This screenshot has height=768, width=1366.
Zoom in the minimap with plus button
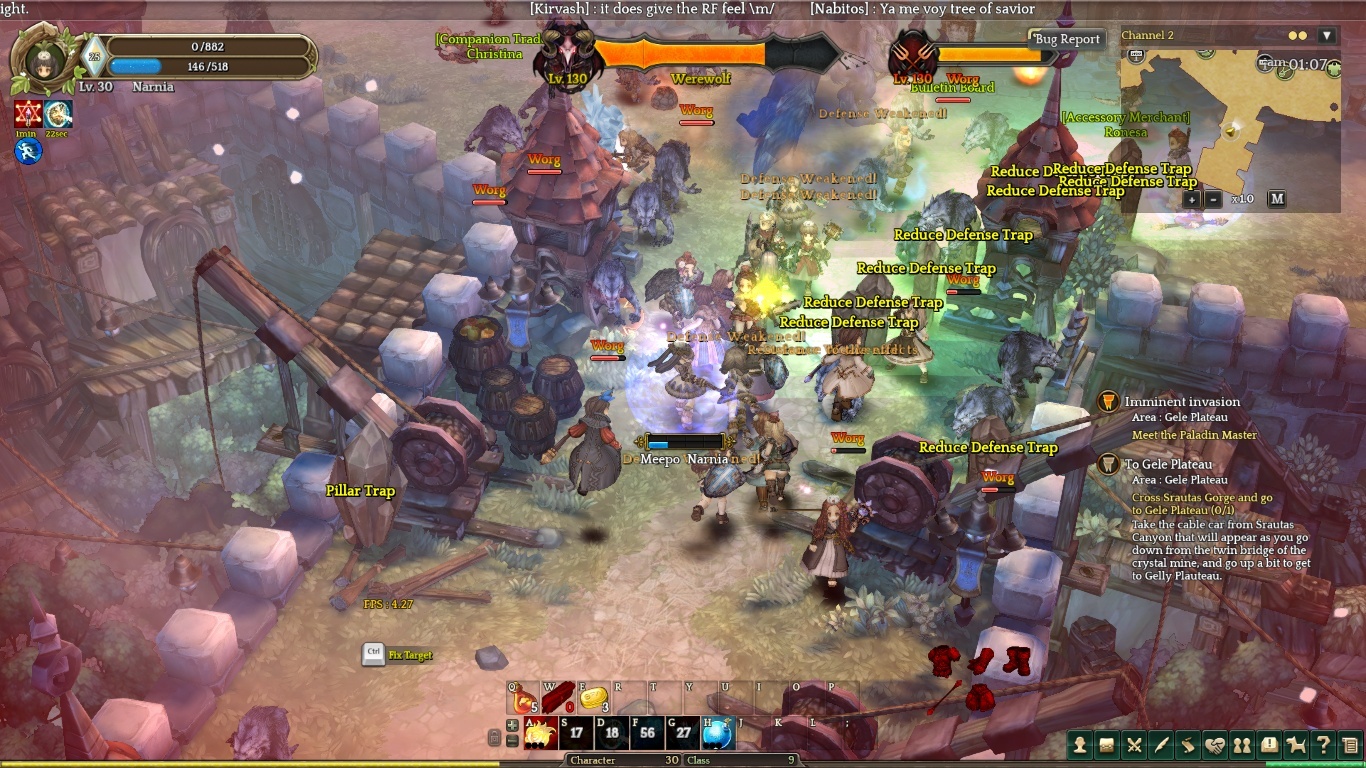coord(1192,198)
